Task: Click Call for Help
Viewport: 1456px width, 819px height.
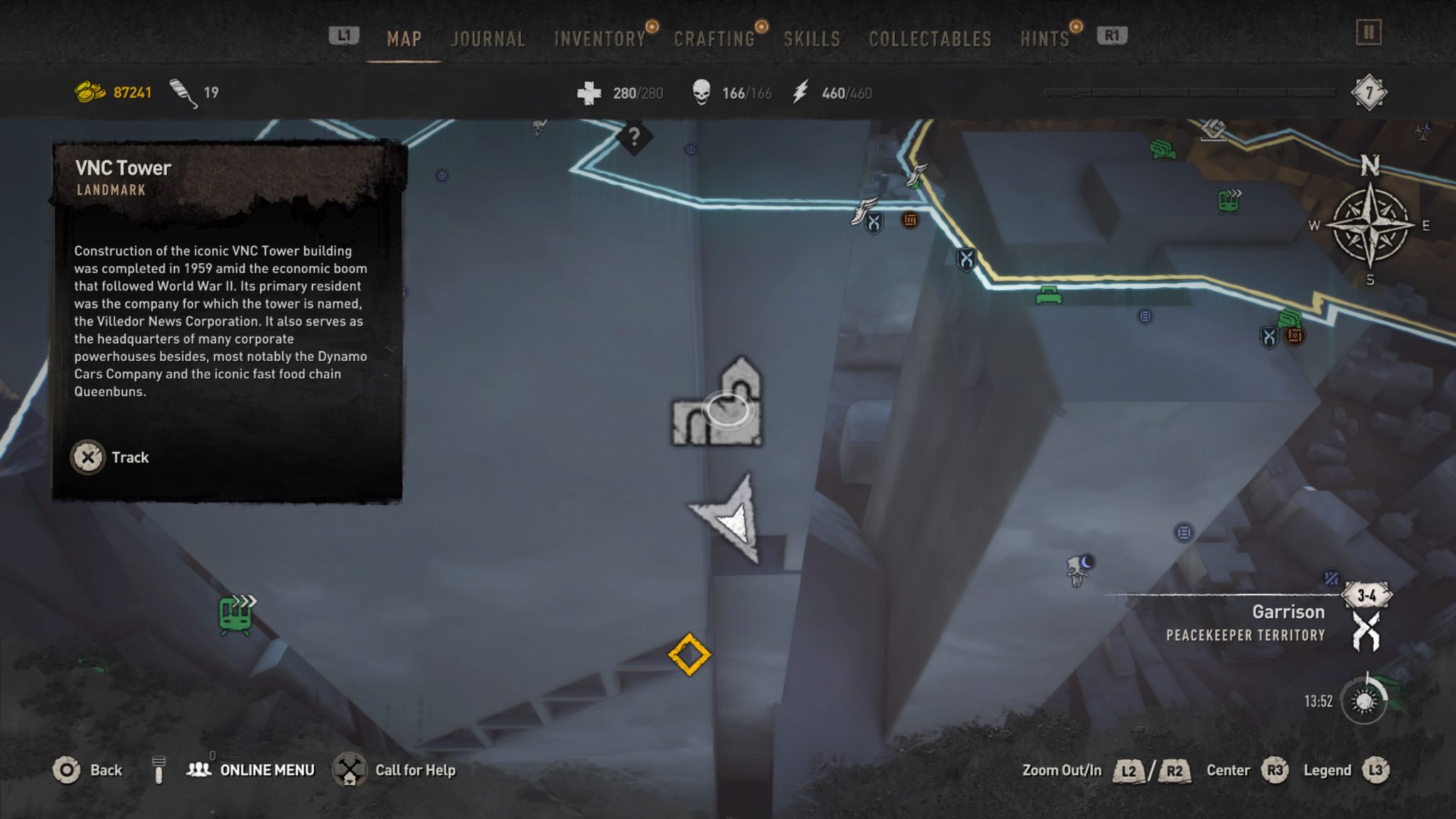Action: point(414,770)
